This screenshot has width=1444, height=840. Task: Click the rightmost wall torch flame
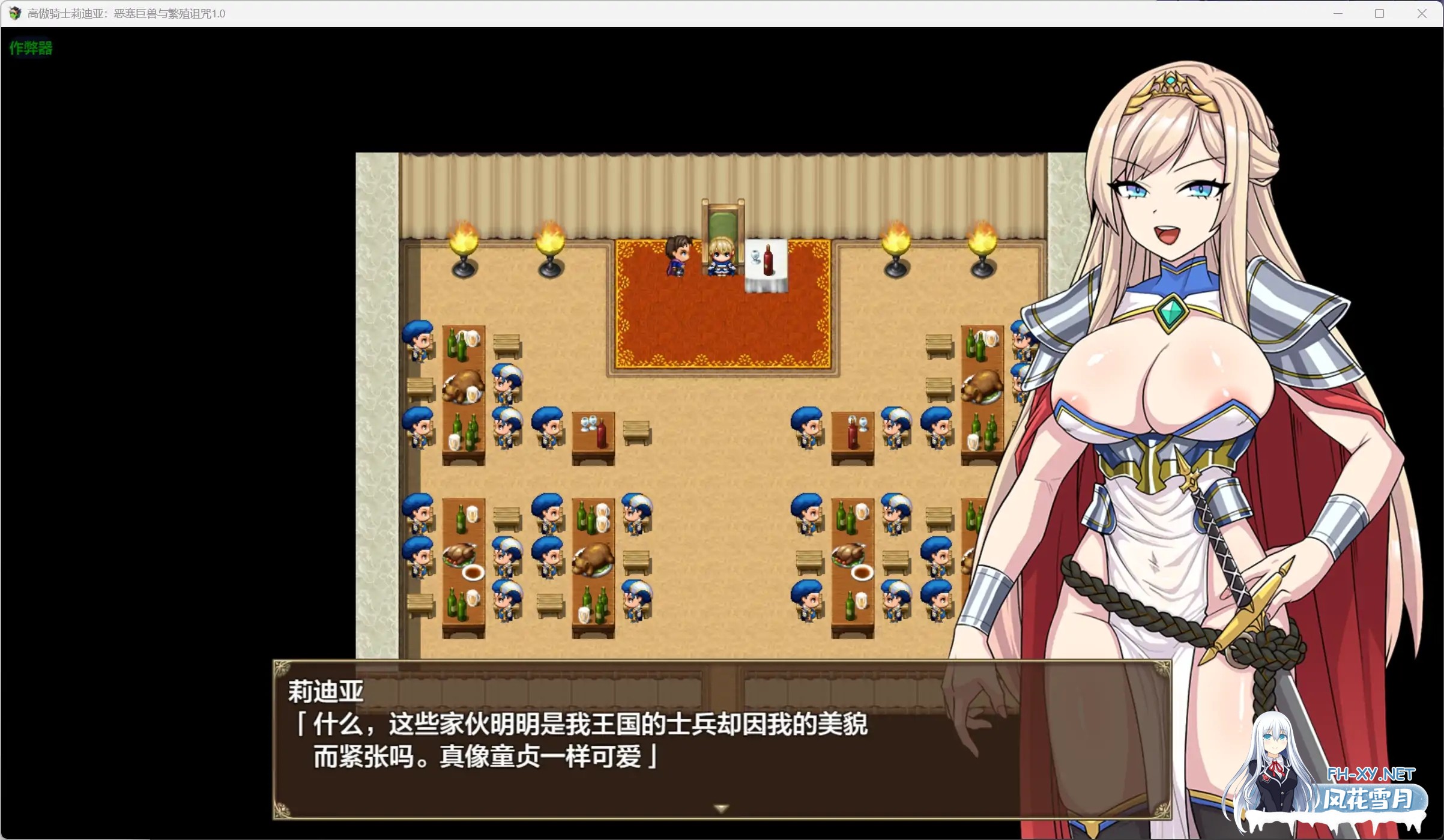983,240
